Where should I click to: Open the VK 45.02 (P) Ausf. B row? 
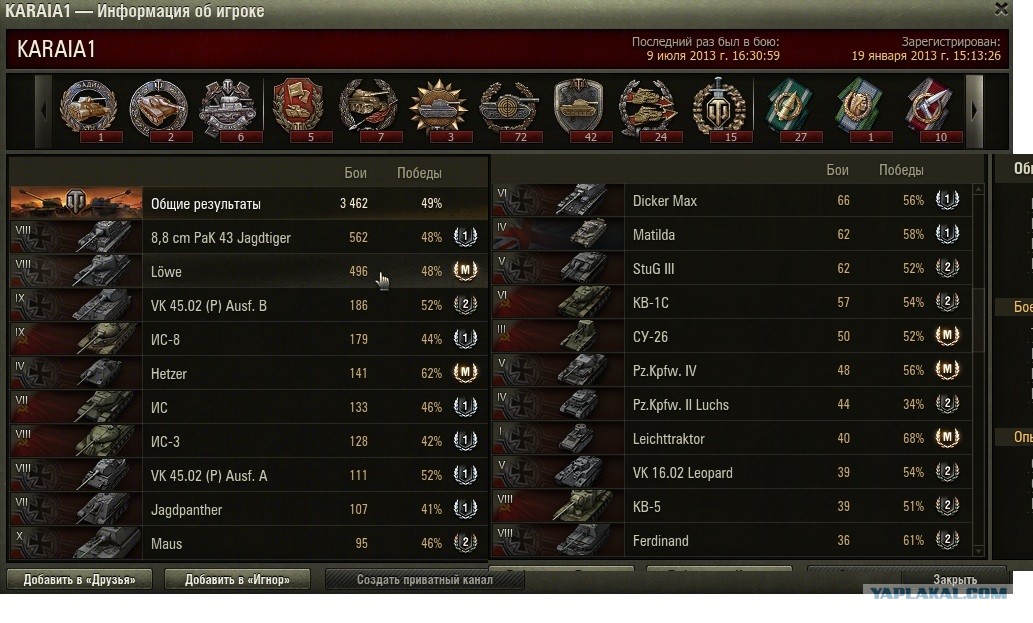click(x=249, y=306)
